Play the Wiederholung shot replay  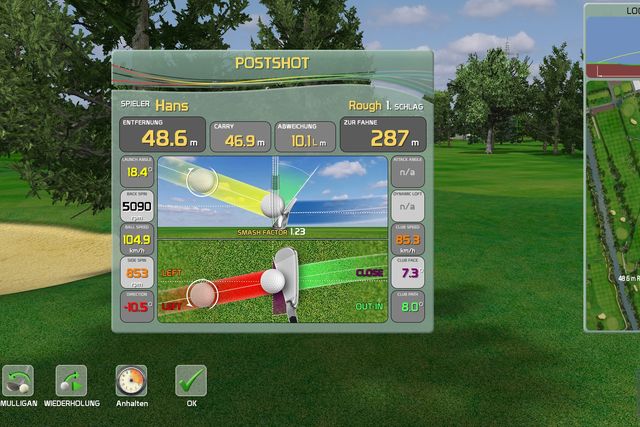point(71,381)
